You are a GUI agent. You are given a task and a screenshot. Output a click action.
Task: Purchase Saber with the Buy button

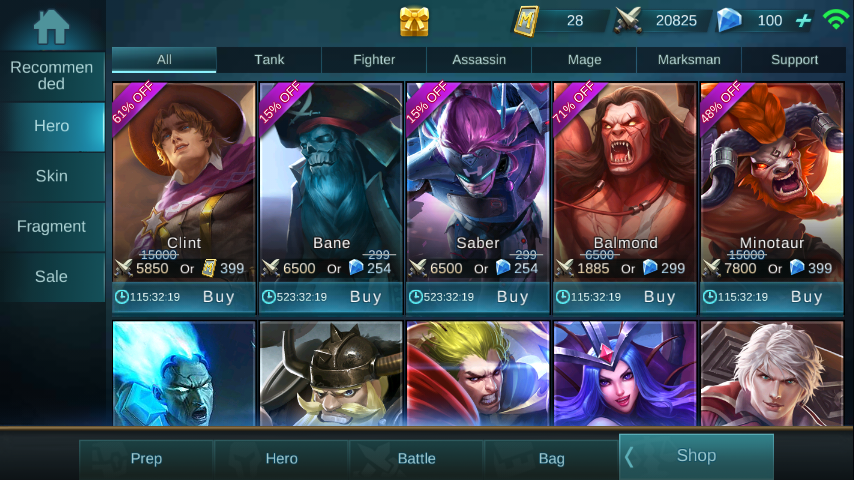[x=513, y=297]
